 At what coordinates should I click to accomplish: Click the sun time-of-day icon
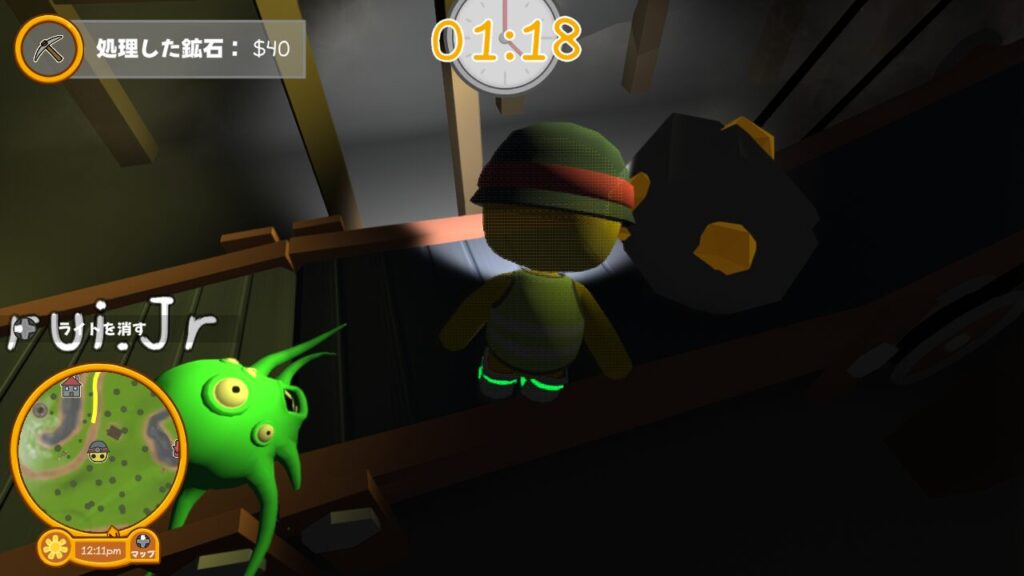pyautogui.click(x=57, y=549)
